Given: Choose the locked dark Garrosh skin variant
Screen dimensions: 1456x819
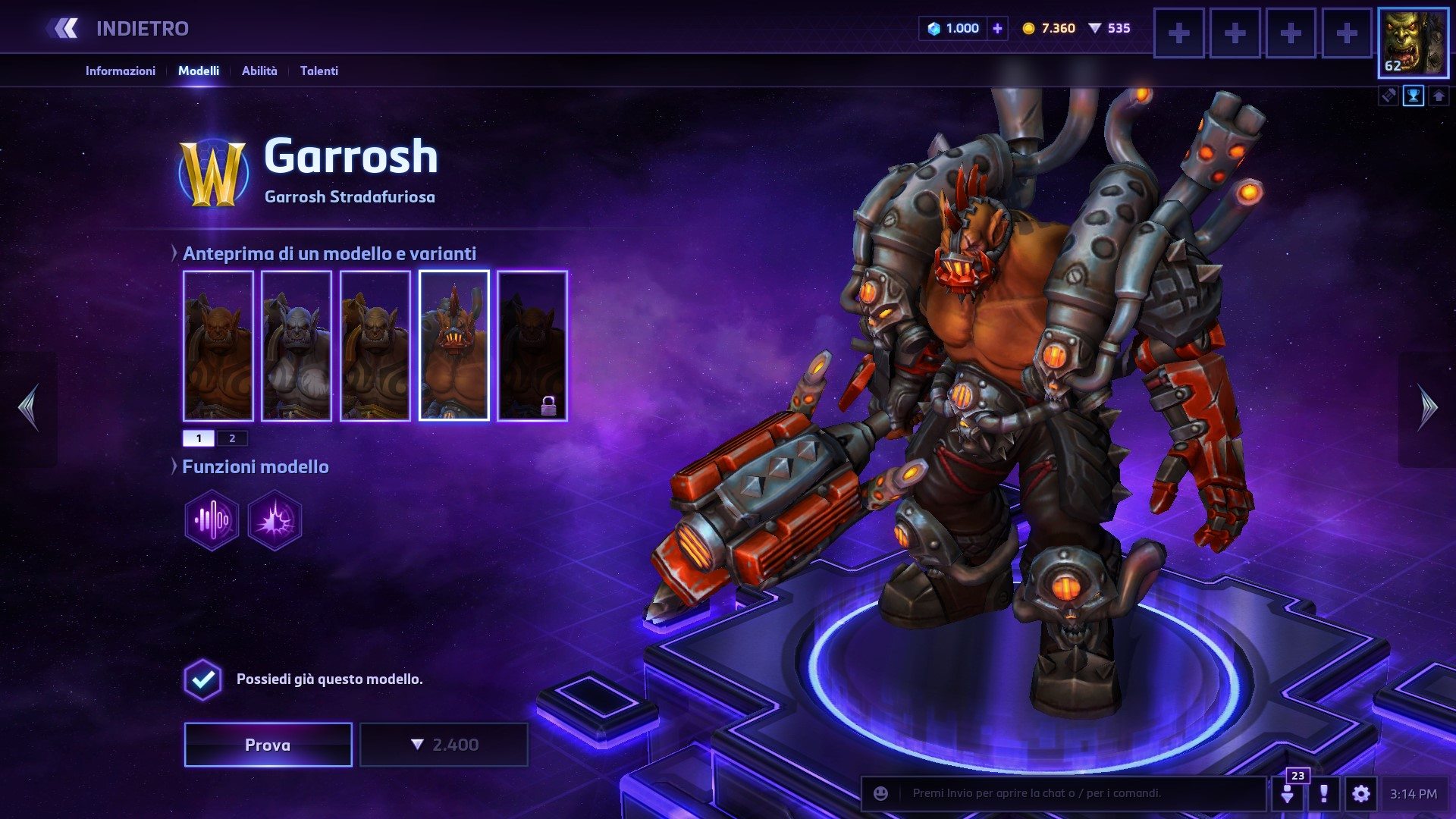Looking at the screenshot, I should [532, 346].
